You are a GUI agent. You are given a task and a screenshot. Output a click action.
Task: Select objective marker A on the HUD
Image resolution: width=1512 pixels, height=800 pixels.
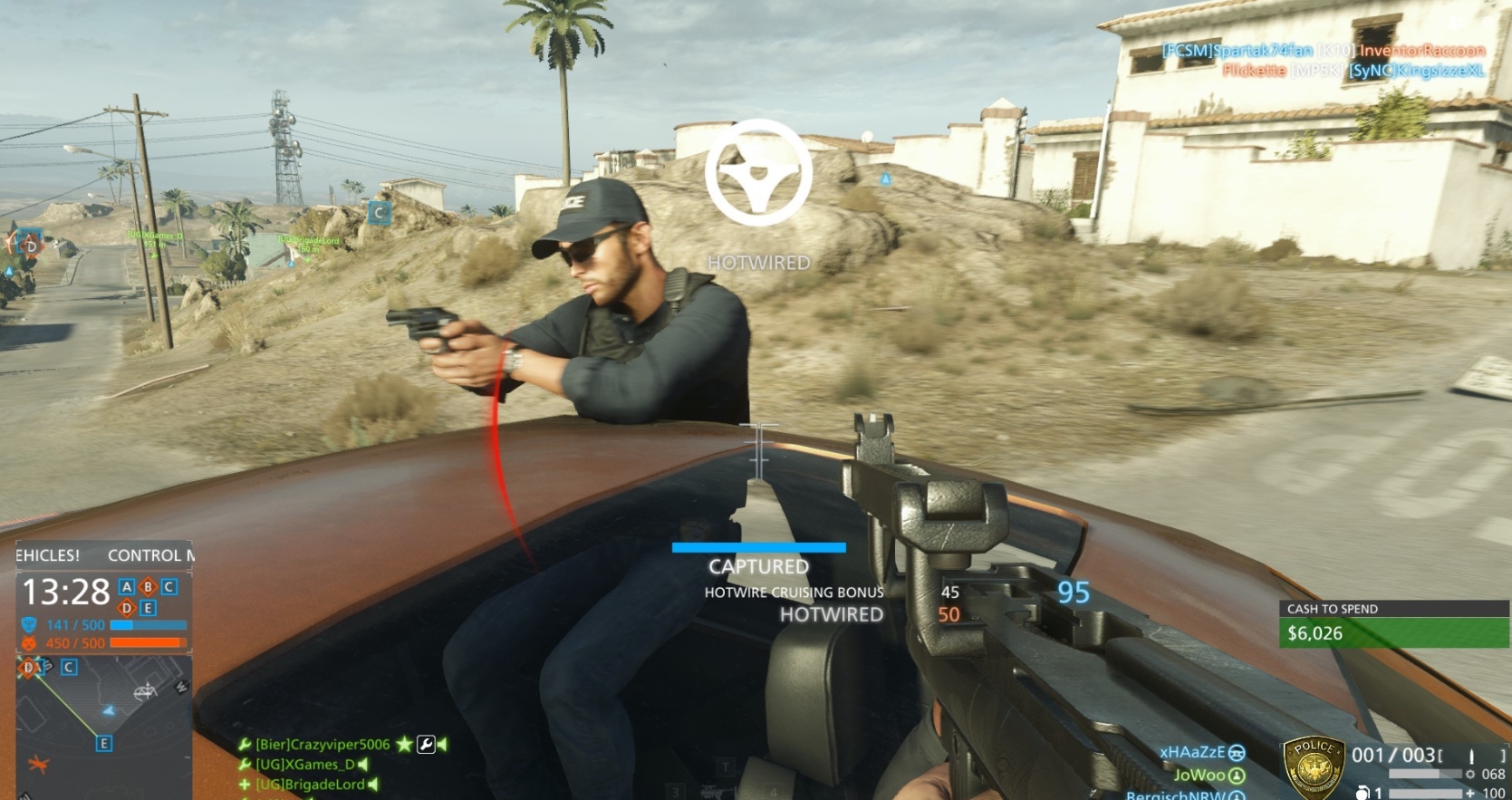click(127, 587)
